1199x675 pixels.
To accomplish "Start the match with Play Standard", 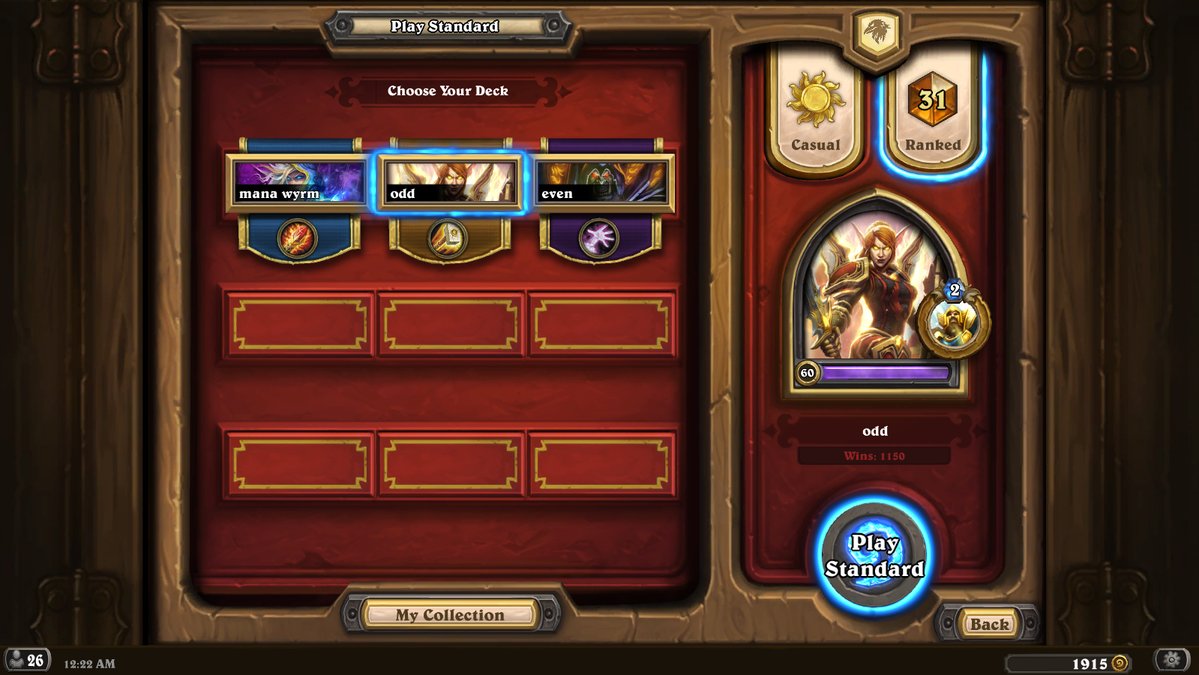I will click(x=874, y=556).
